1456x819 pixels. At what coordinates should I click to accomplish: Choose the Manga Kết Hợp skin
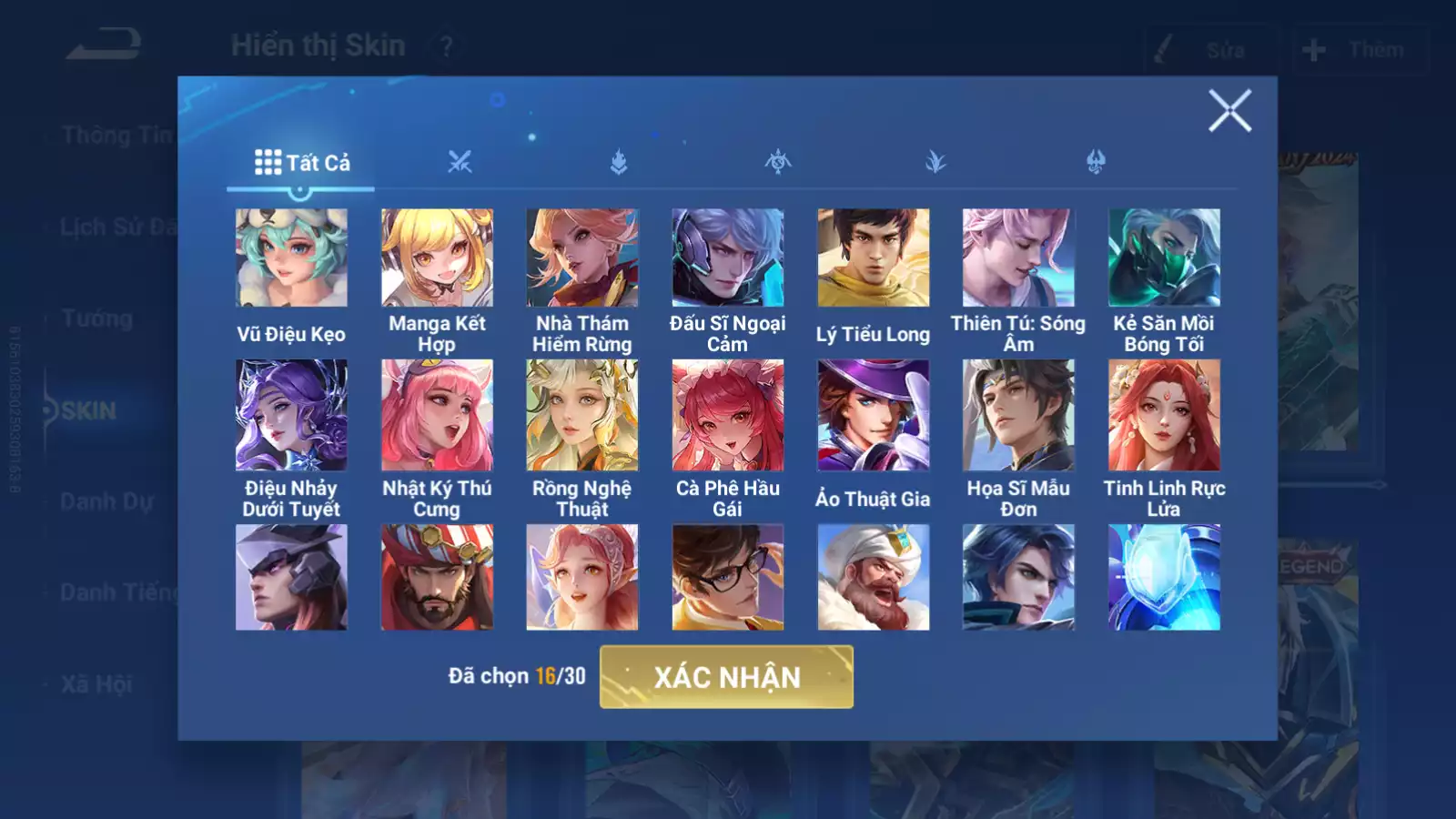(437, 258)
